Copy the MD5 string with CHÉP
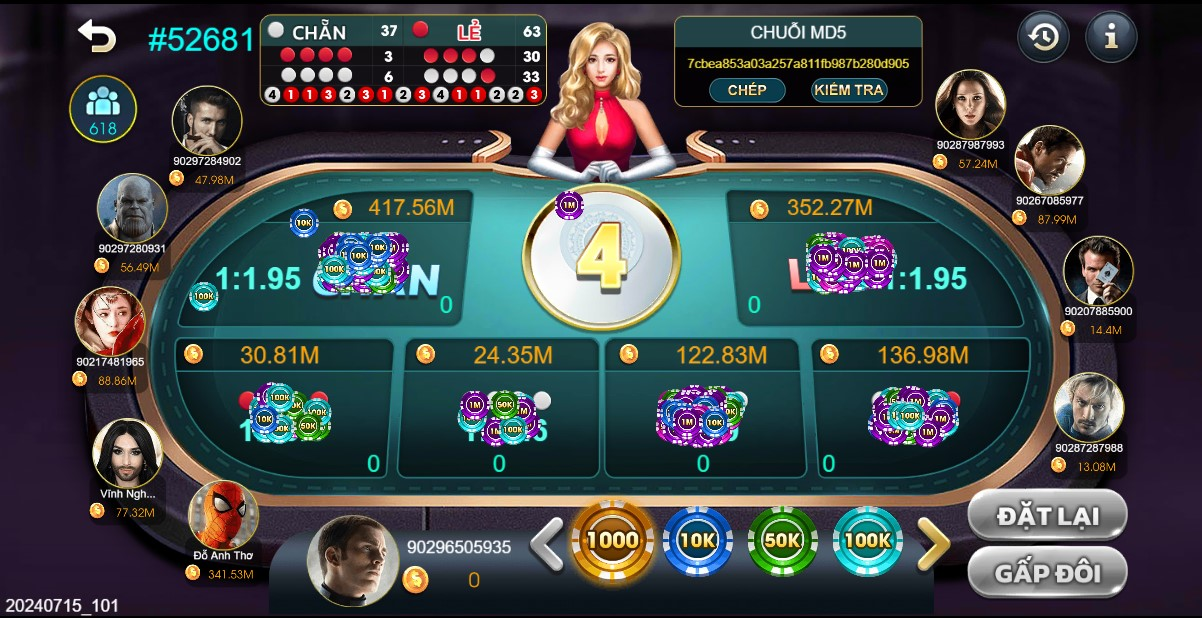 pyautogui.click(x=747, y=90)
